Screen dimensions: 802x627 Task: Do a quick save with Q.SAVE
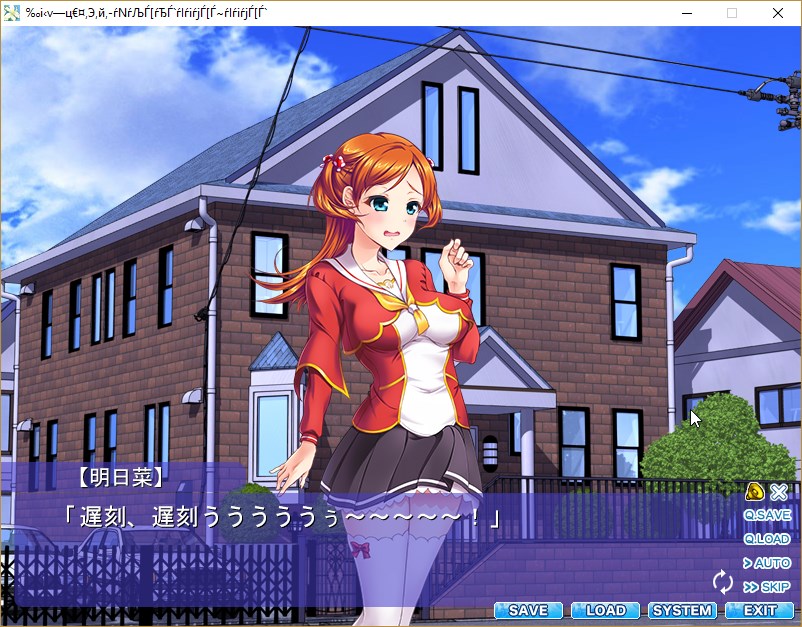767,515
